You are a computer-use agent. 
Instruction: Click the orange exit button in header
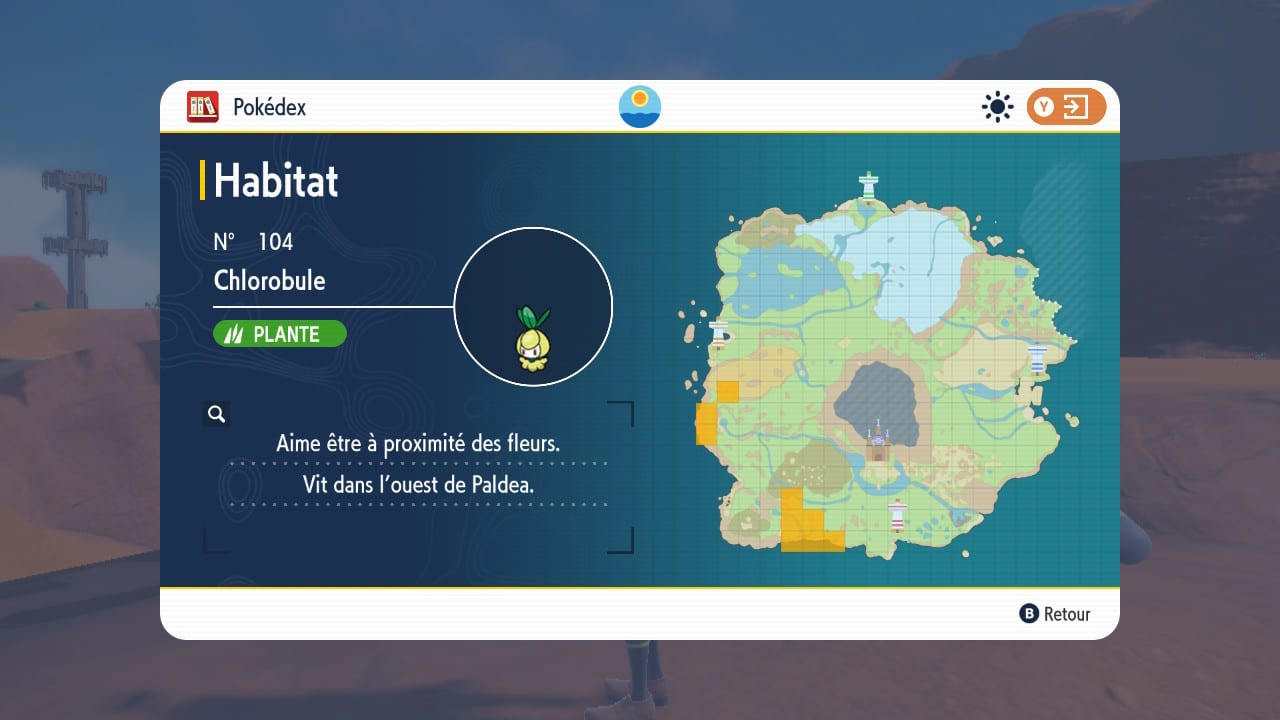point(1066,107)
